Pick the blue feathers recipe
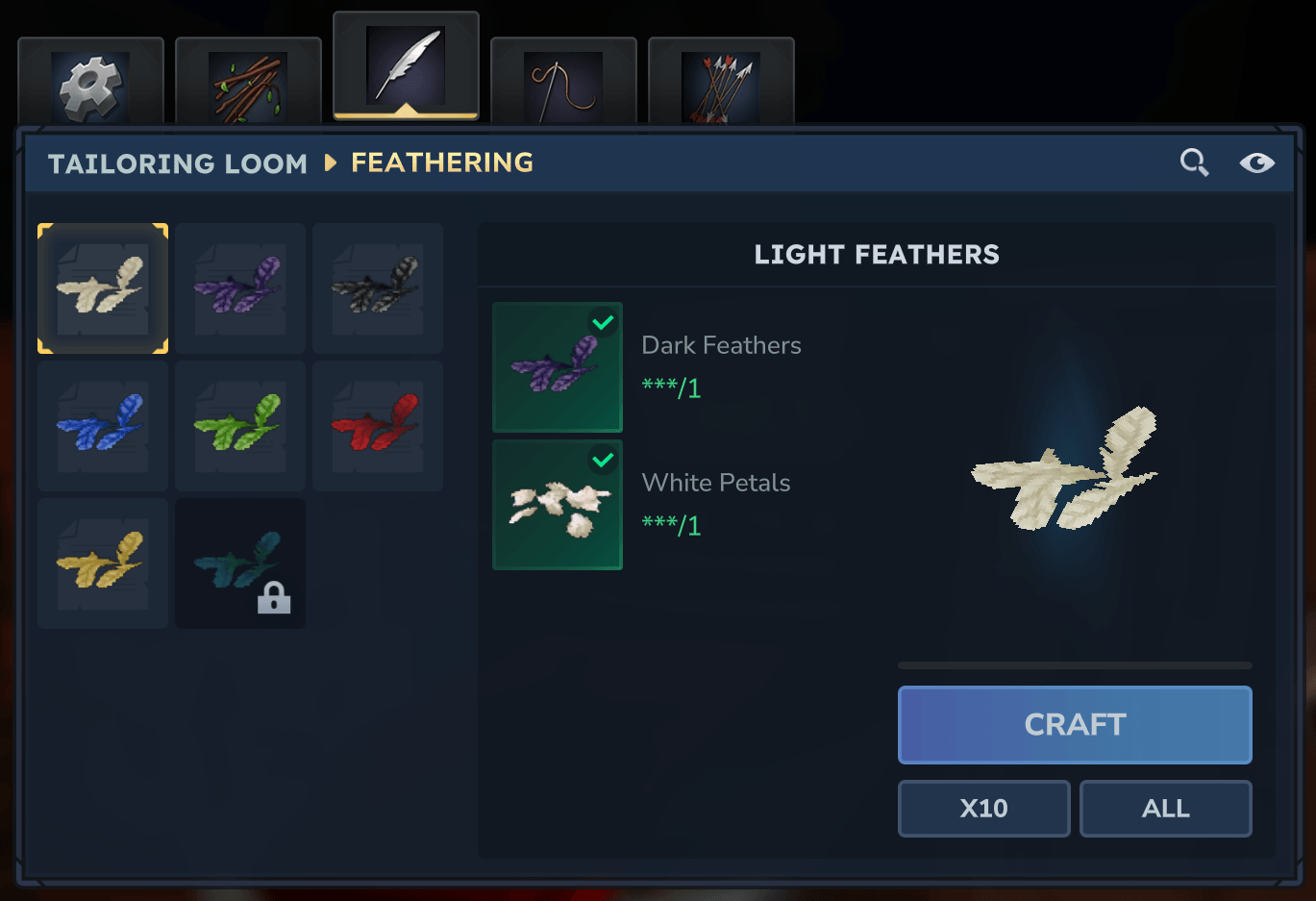 (x=103, y=426)
